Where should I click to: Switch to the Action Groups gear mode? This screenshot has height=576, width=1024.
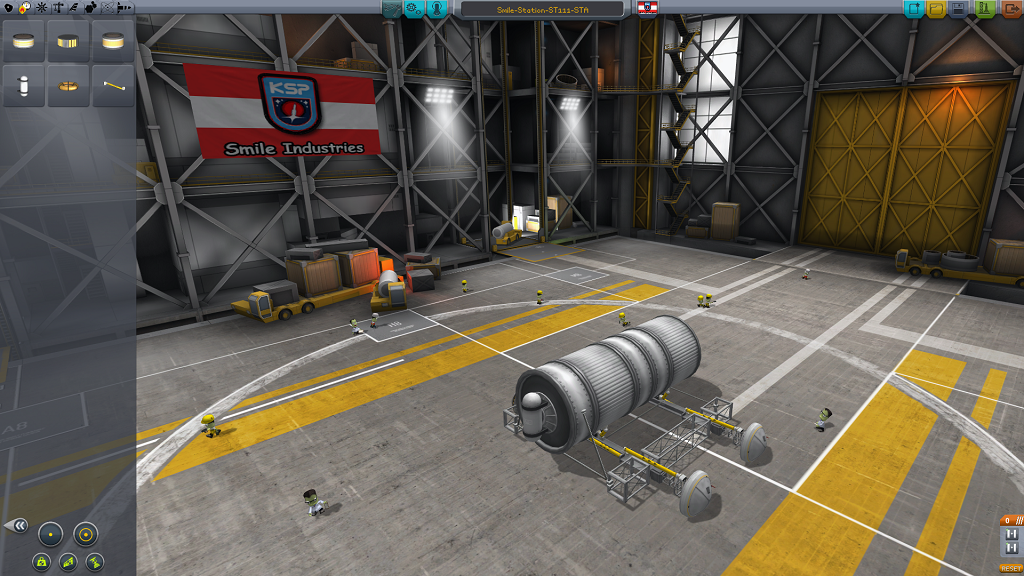coord(414,9)
